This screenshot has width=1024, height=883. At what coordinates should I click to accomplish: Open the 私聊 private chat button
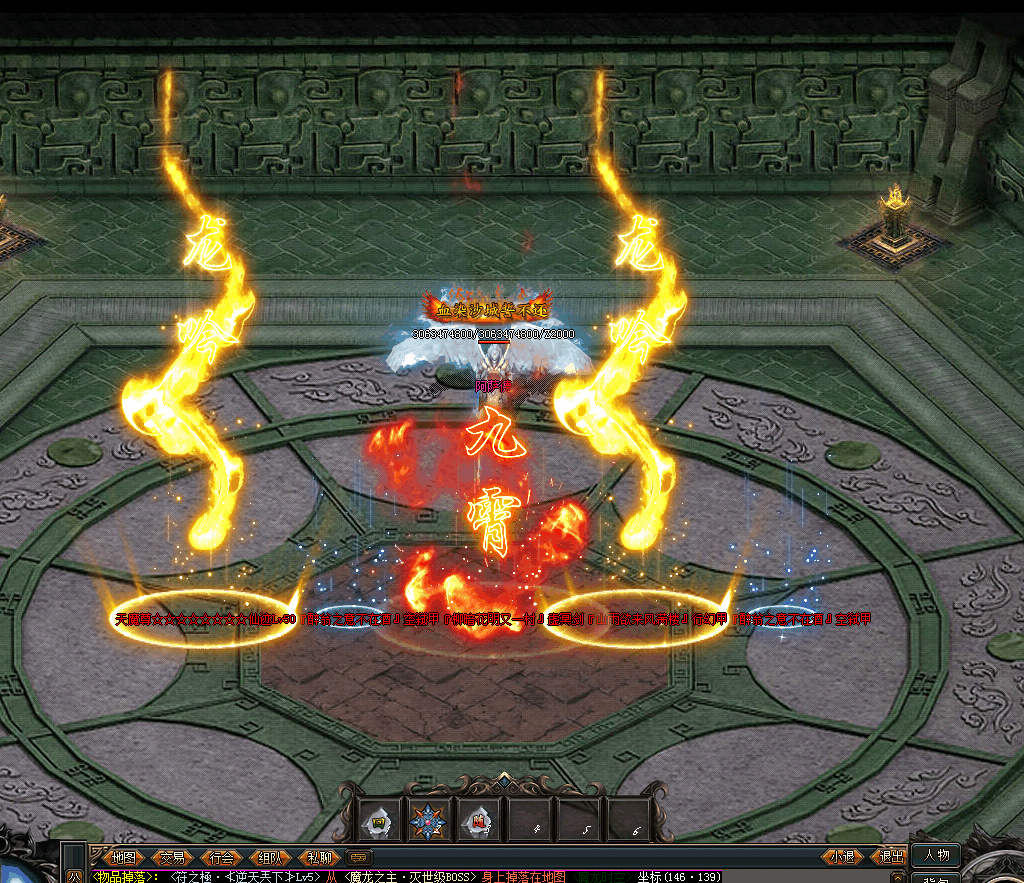[x=319, y=857]
